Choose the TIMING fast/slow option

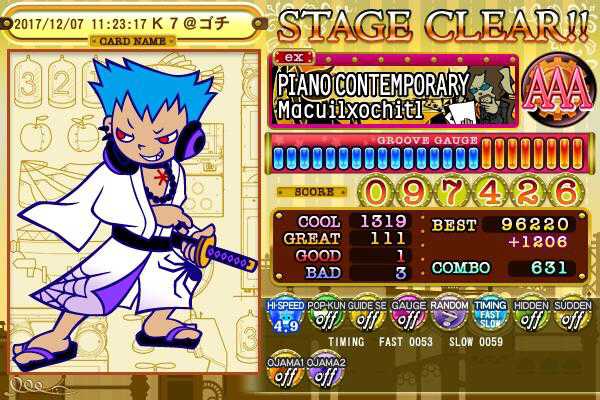[x=490, y=319]
